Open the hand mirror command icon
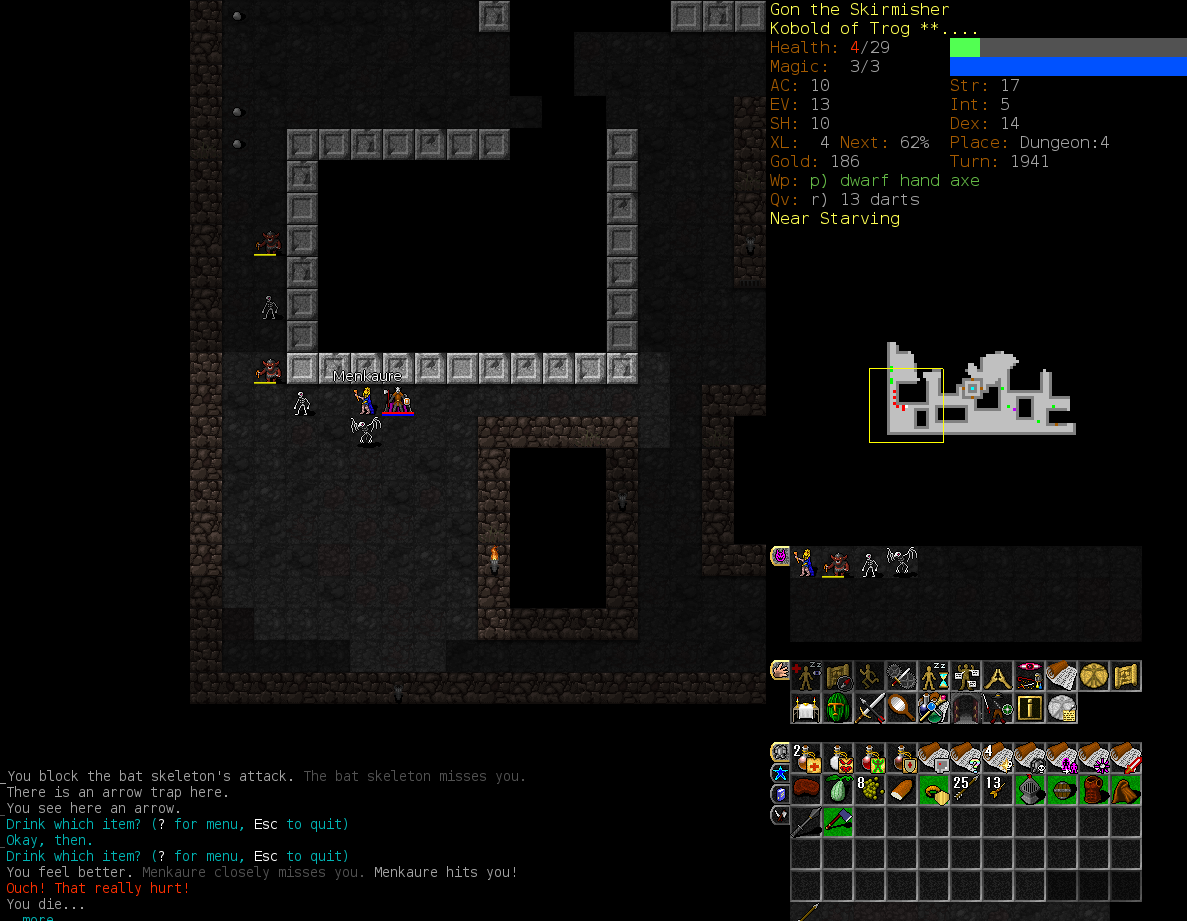Viewport: 1187px width, 921px height. click(x=902, y=709)
